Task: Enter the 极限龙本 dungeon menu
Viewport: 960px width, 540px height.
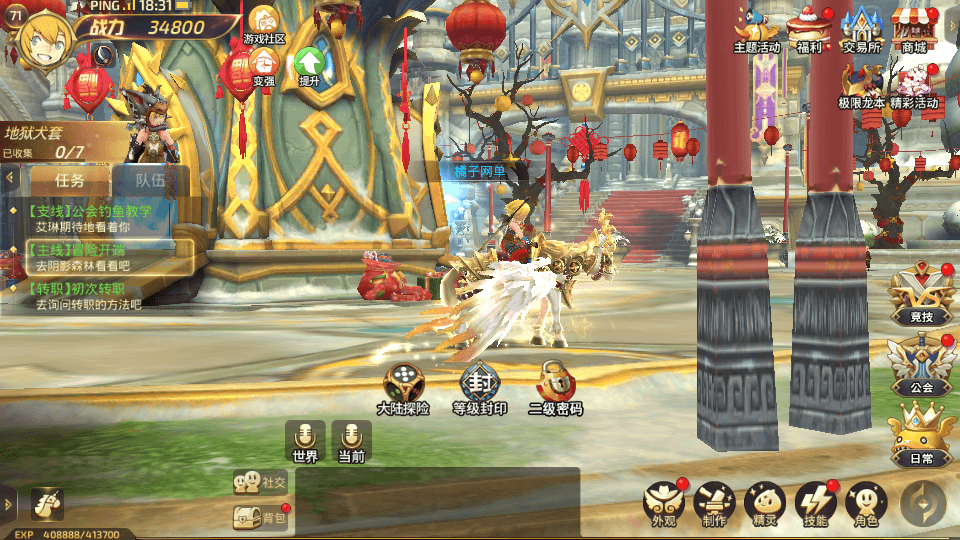Action: [861, 85]
